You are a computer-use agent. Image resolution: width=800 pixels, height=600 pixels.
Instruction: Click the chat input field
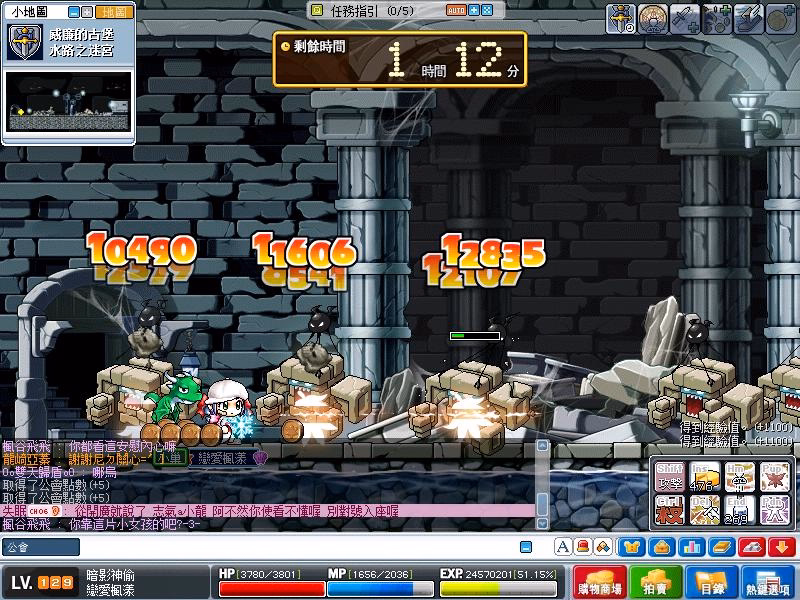click(270, 547)
